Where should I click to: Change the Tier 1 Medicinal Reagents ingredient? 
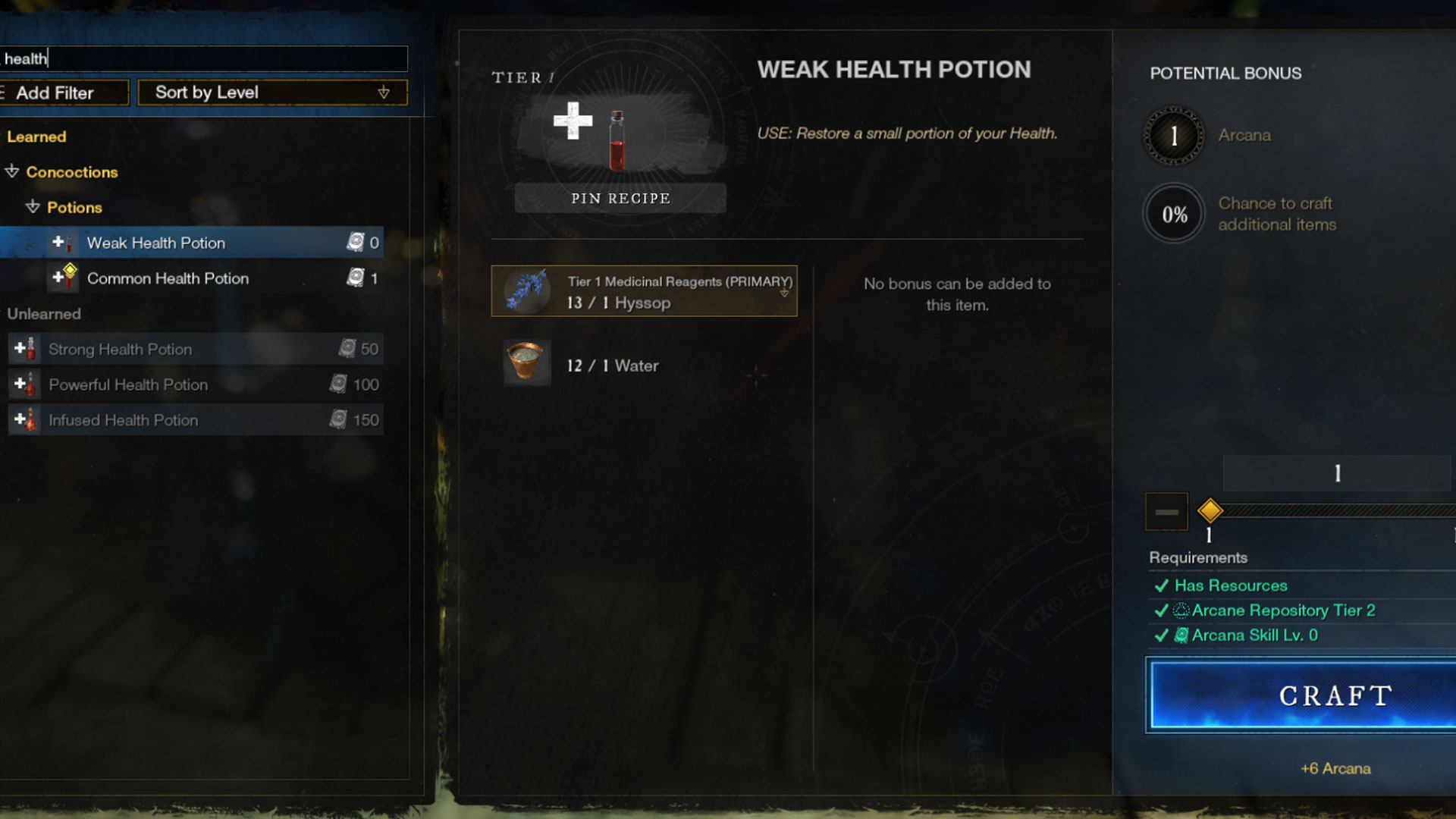coord(644,291)
